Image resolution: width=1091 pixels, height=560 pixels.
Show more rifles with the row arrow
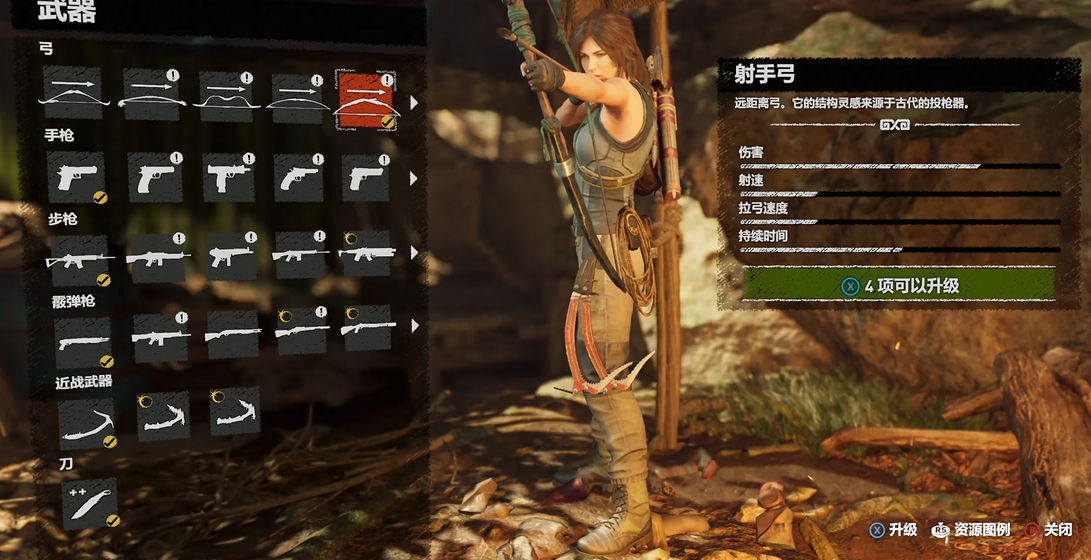point(414,253)
